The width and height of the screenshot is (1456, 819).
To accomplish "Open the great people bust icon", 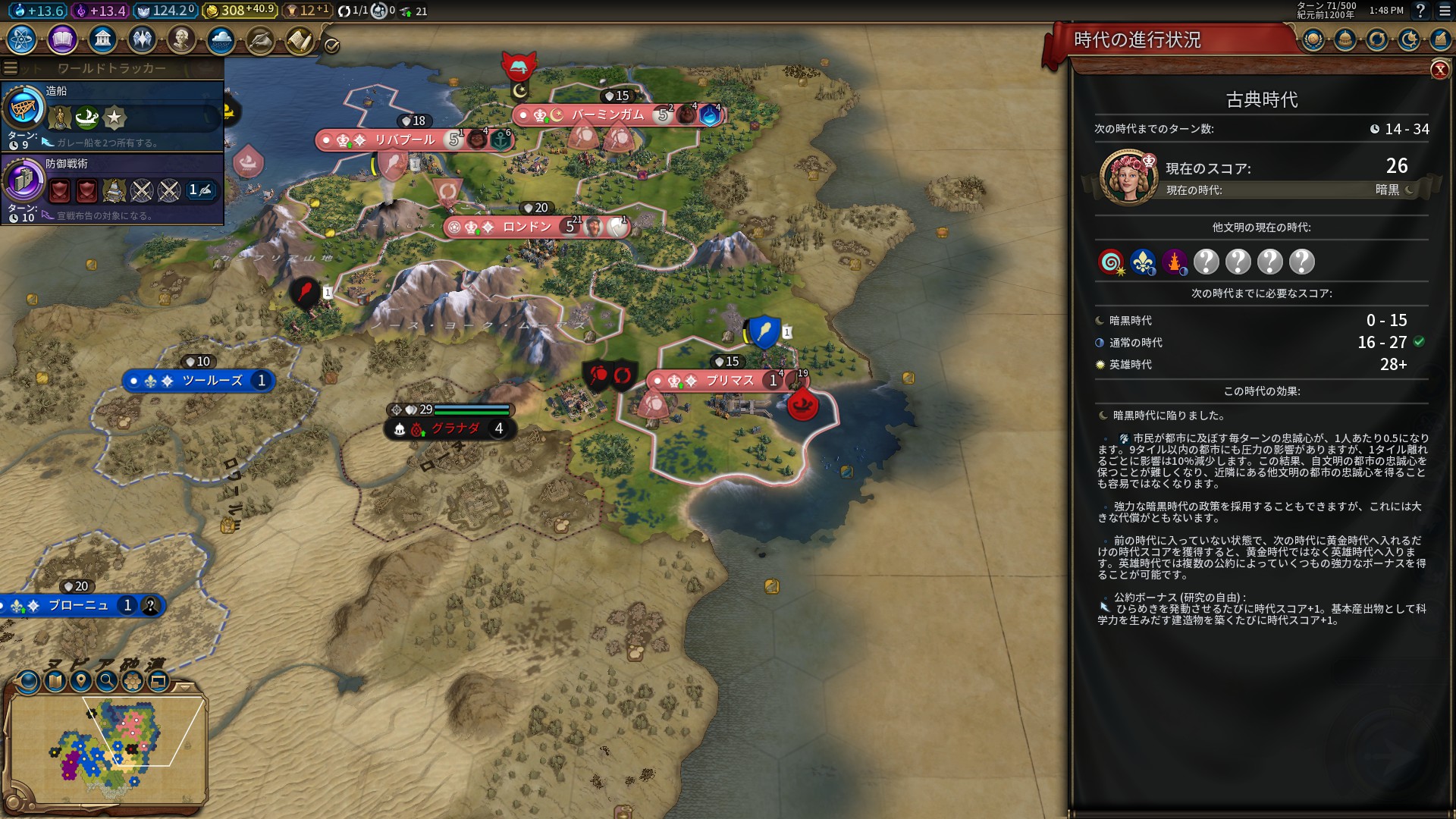I will coord(181,39).
